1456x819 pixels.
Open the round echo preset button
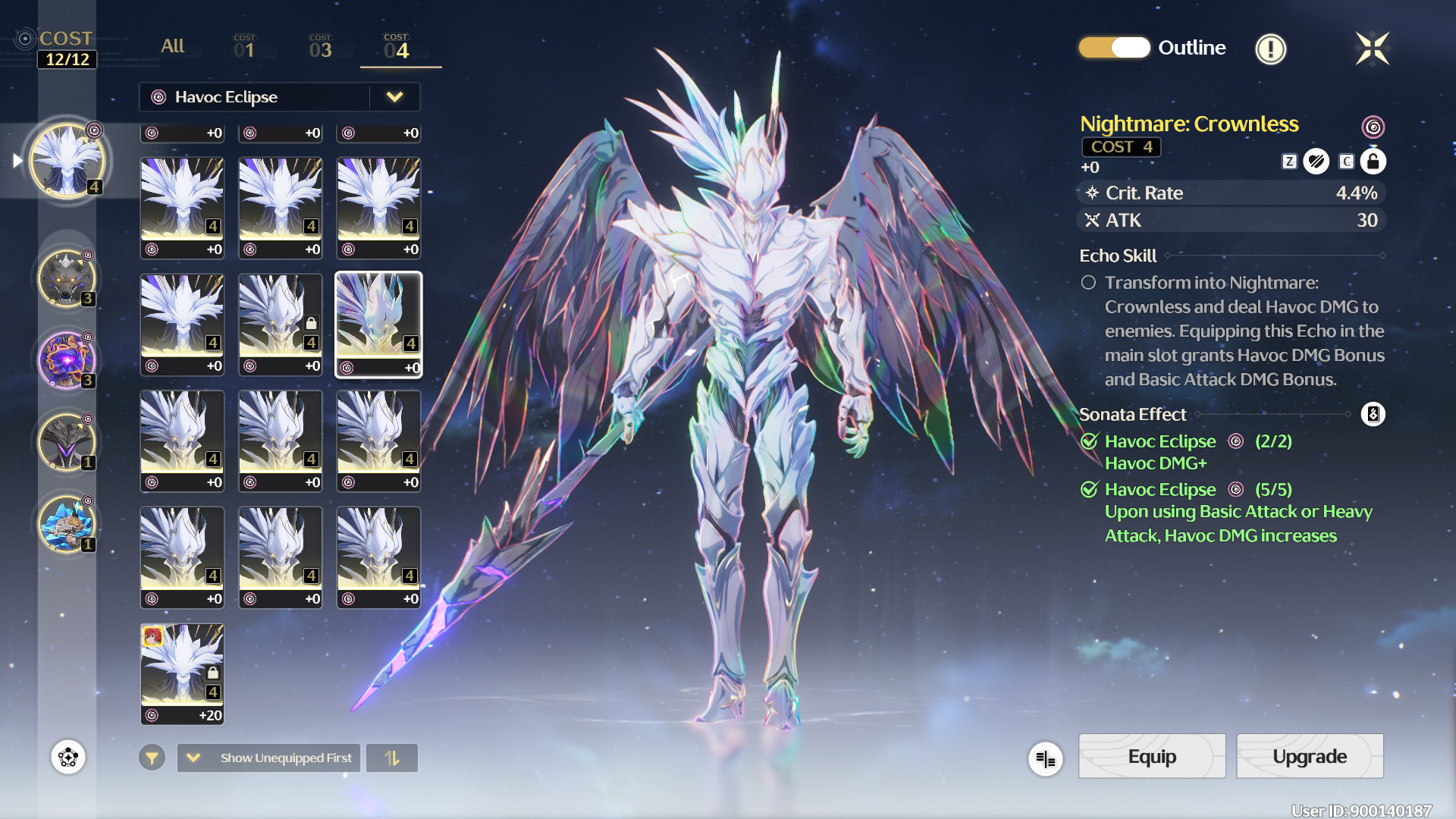click(x=68, y=757)
